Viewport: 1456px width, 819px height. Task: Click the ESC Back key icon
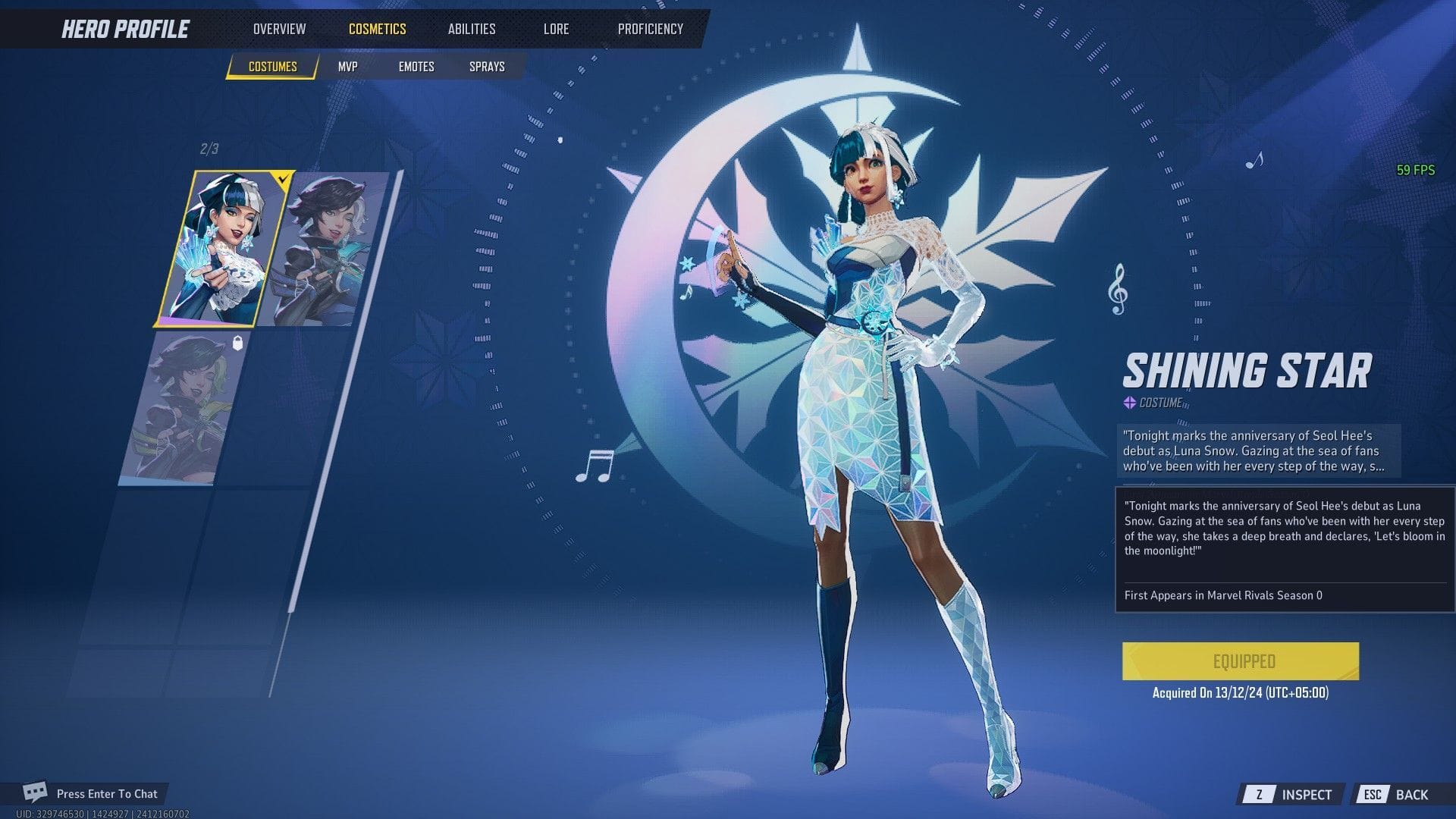(x=1373, y=795)
